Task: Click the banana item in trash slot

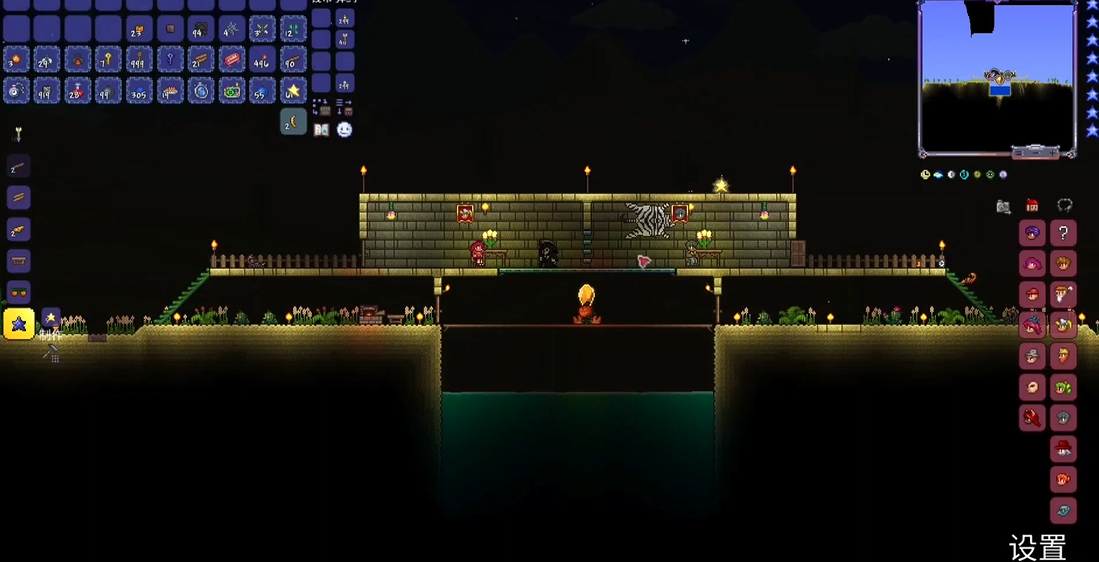Action: point(293,122)
